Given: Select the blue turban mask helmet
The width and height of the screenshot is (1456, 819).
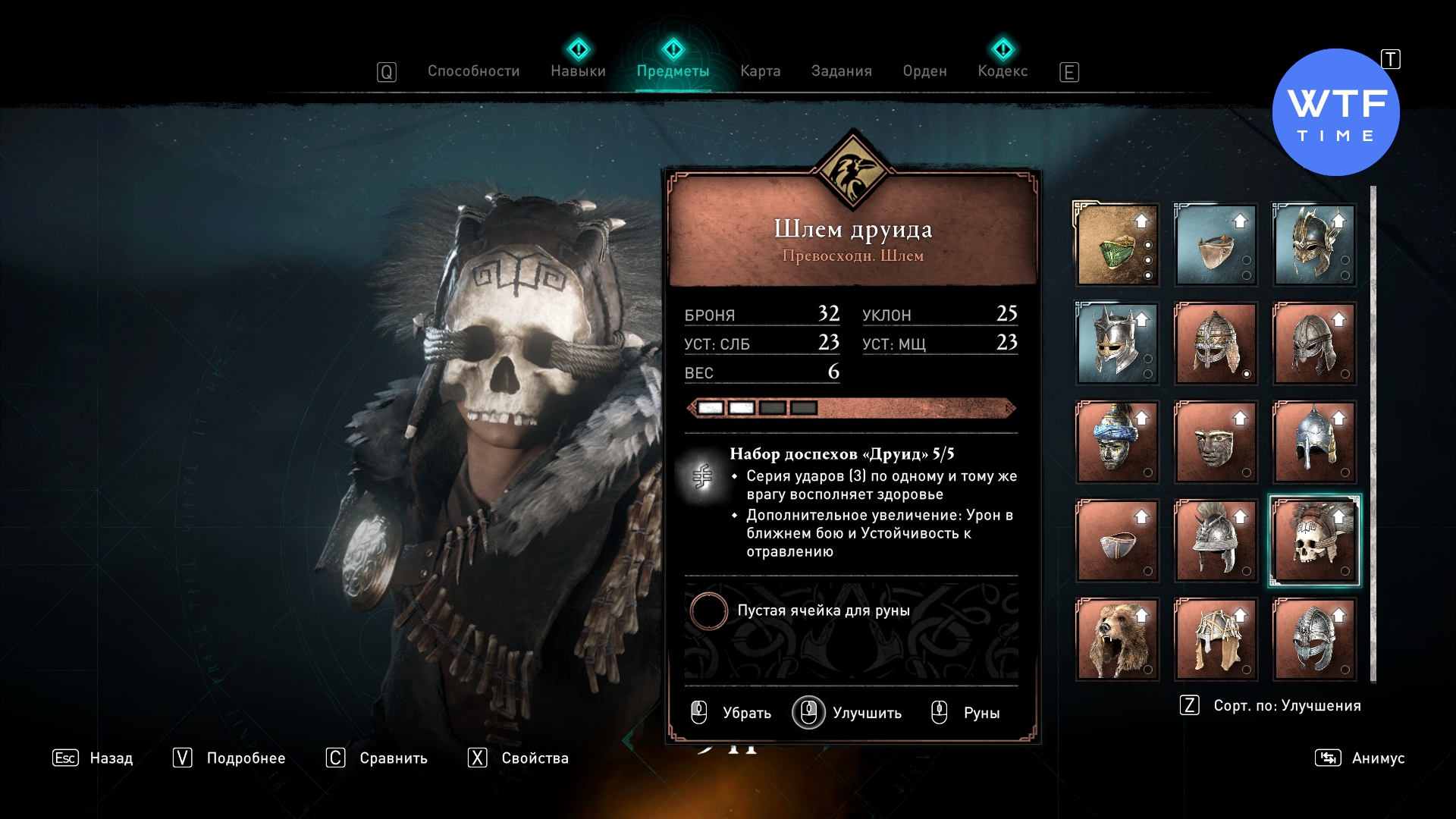Looking at the screenshot, I should [x=1117, y=442].
